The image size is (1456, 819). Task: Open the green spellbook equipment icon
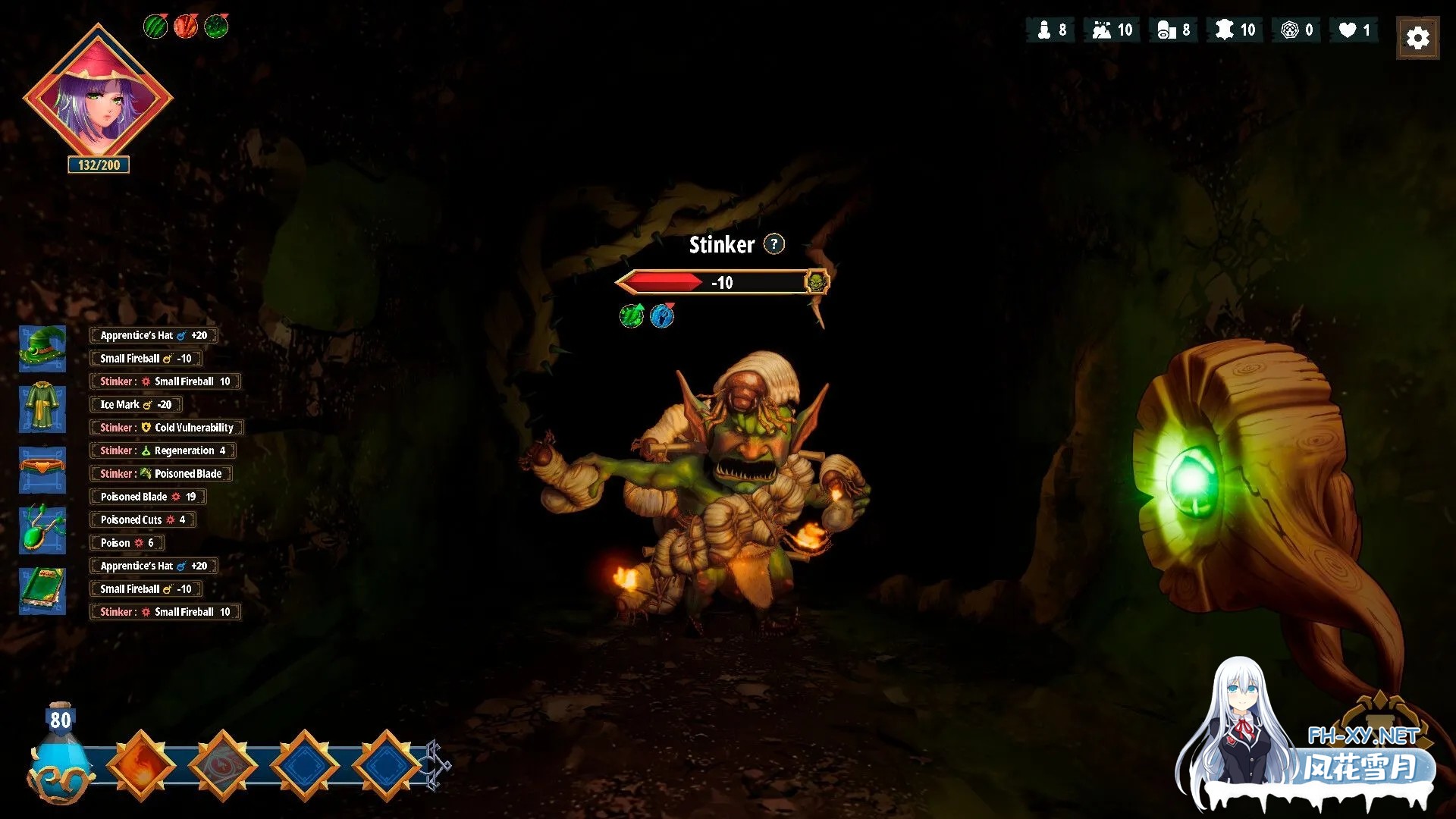click(42, 591)
